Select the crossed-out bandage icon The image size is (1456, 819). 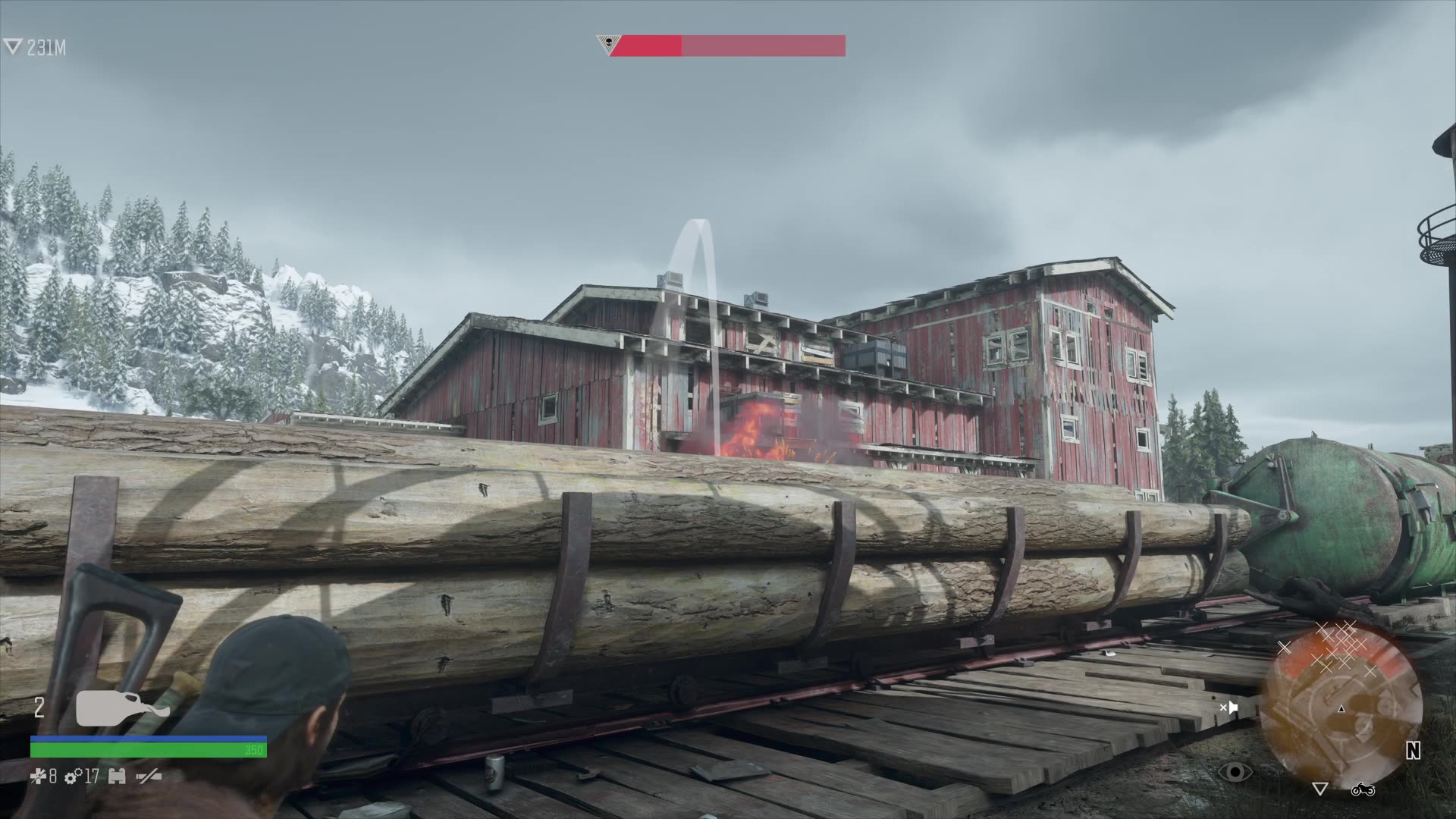click(36, 777)
